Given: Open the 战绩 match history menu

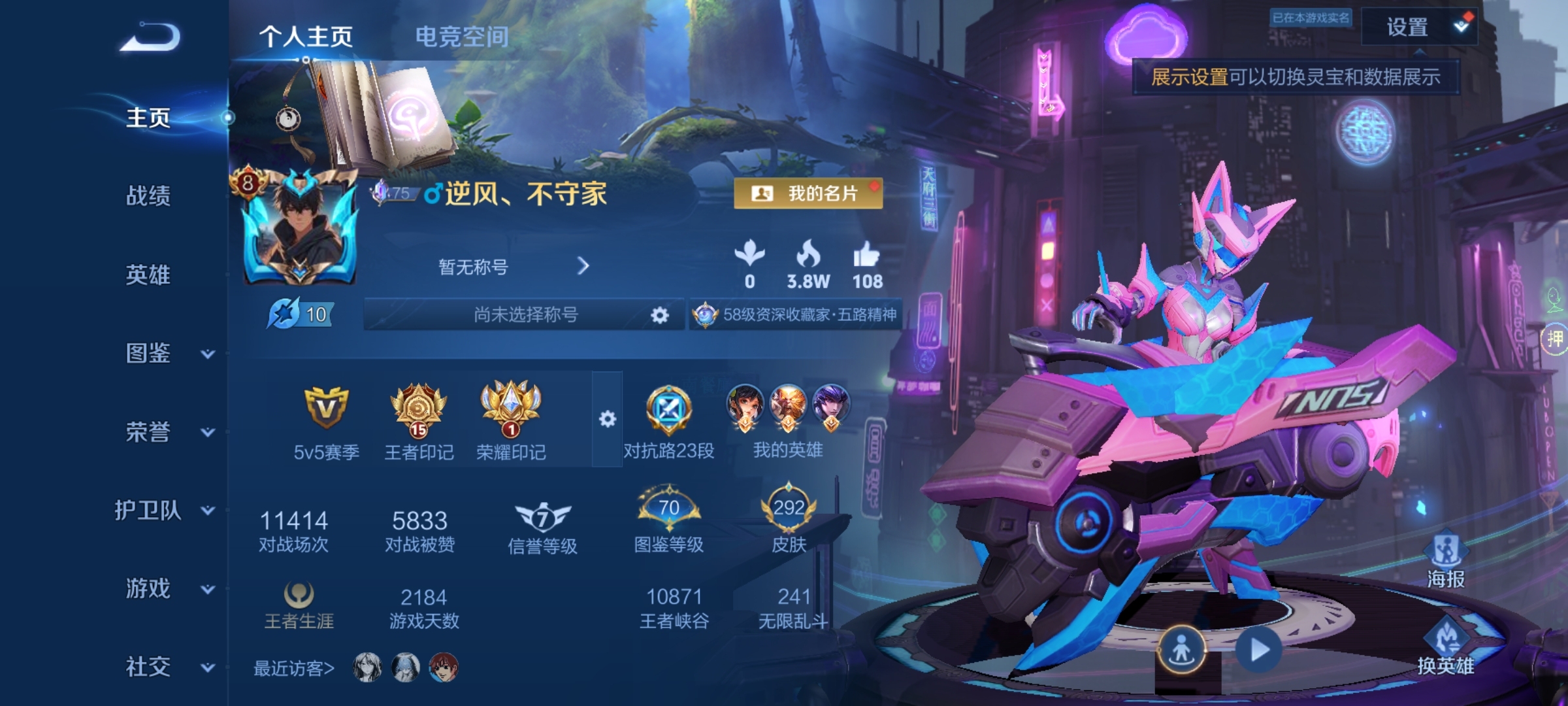Looking at the screenshot, I should pos(148,195).
